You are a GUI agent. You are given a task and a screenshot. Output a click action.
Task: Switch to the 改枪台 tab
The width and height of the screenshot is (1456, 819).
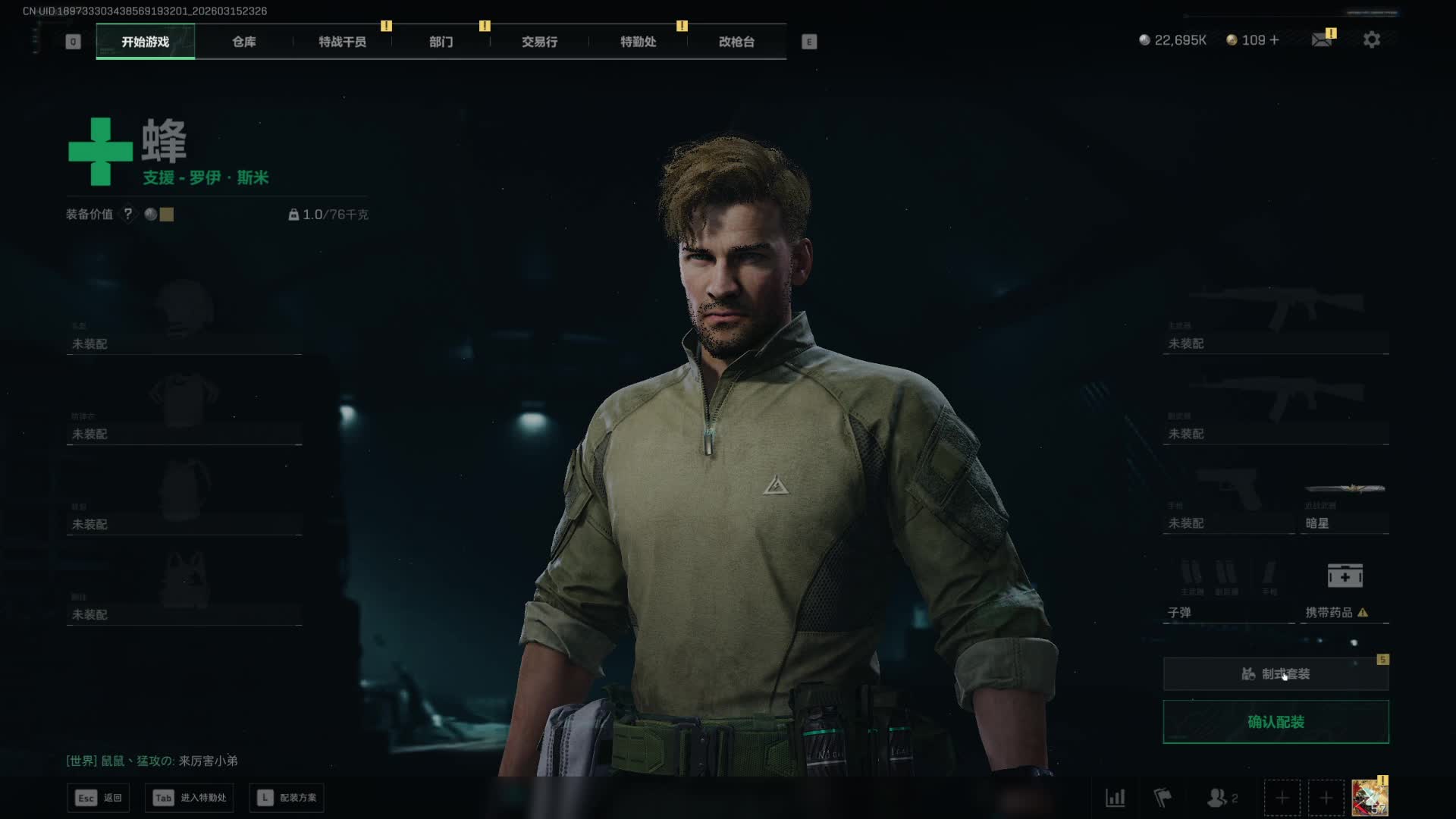736,42
